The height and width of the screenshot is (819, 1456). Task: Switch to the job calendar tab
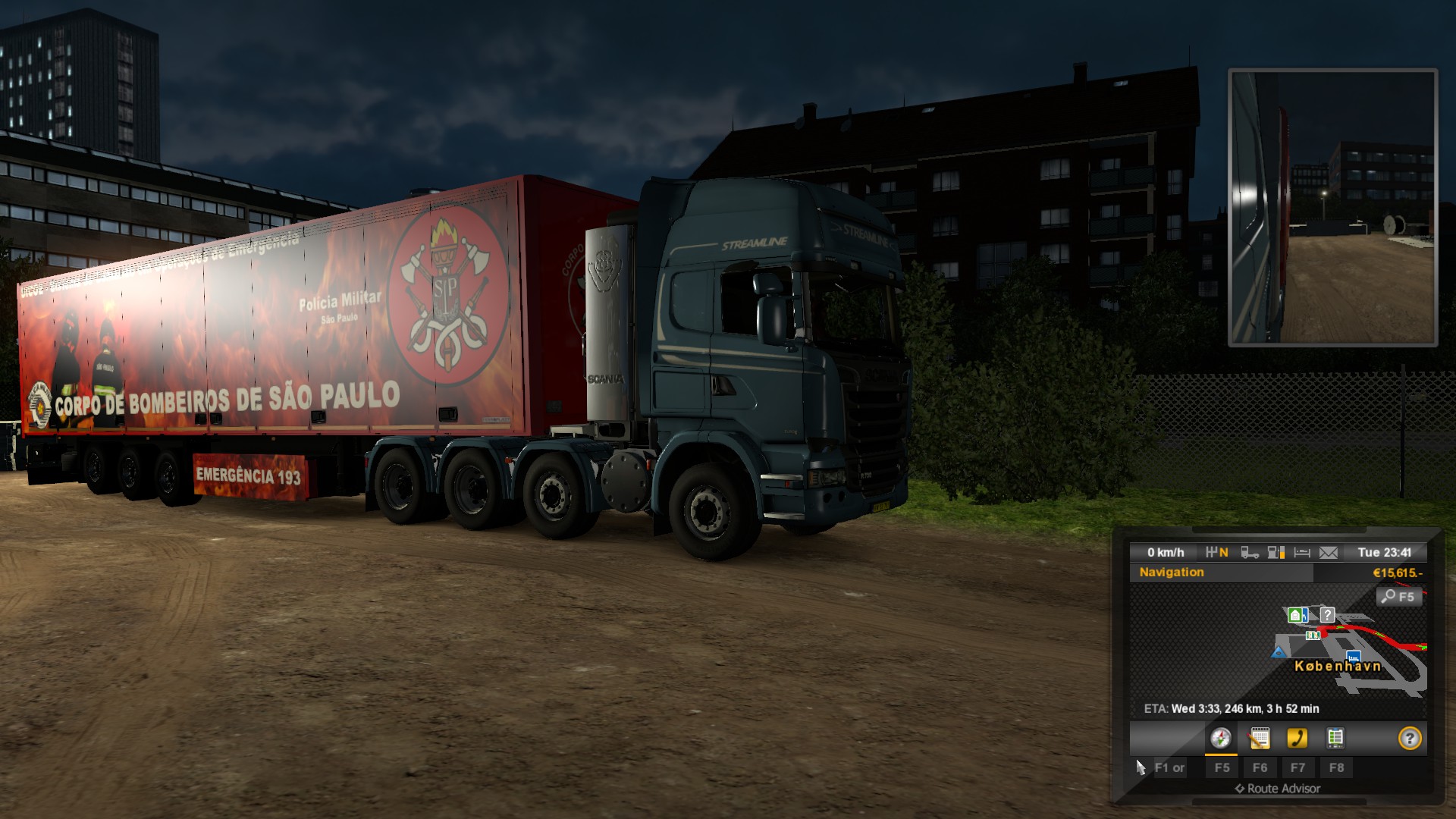click(x=1260, y=738)
